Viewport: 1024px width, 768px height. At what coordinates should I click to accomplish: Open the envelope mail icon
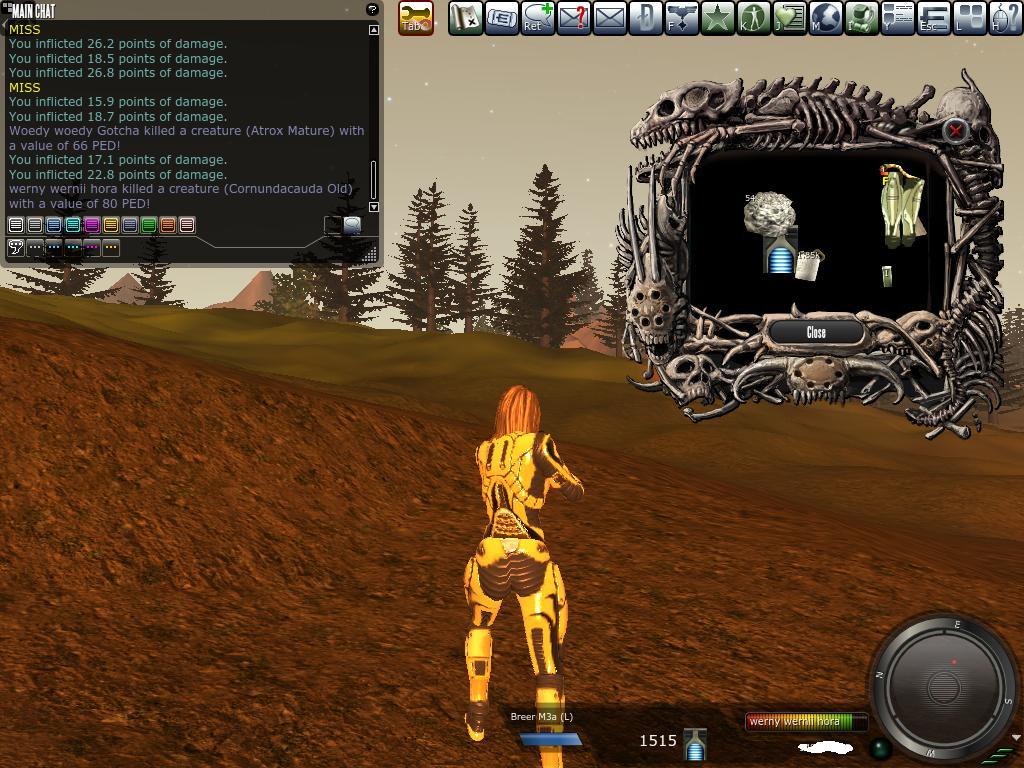609,17
